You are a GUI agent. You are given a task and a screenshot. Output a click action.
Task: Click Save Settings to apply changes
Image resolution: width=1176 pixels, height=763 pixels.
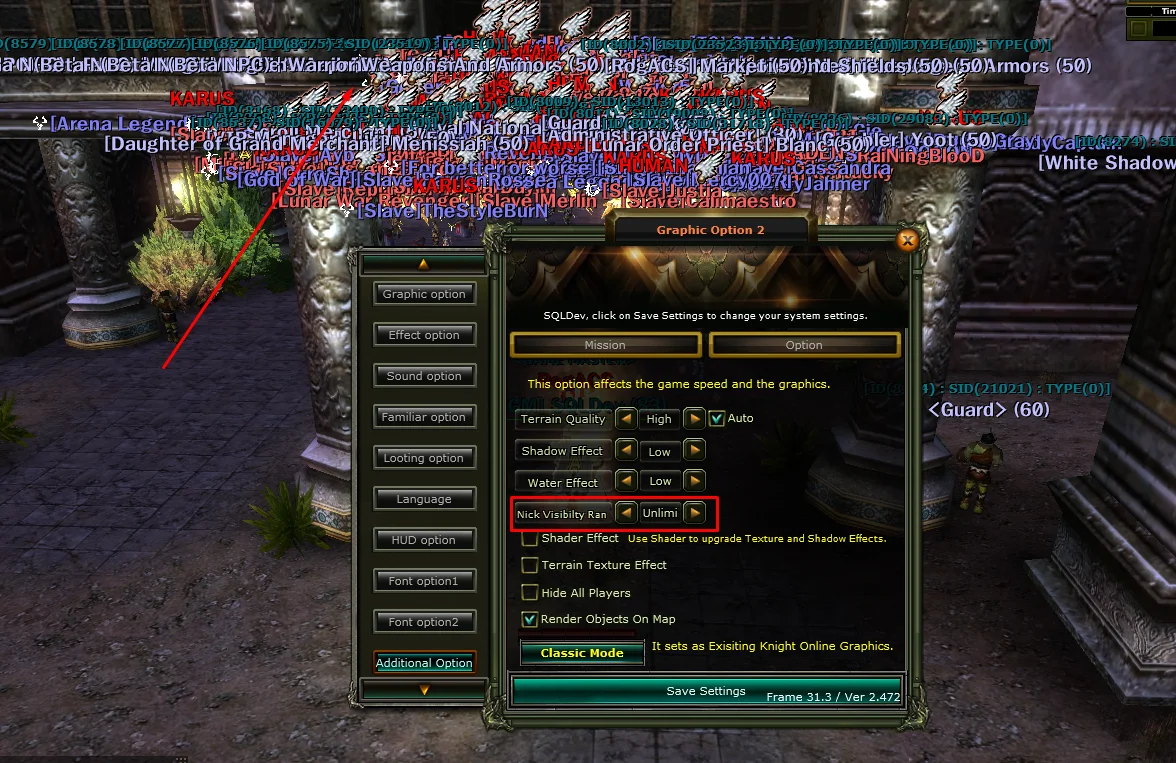[x=706, y=691]
